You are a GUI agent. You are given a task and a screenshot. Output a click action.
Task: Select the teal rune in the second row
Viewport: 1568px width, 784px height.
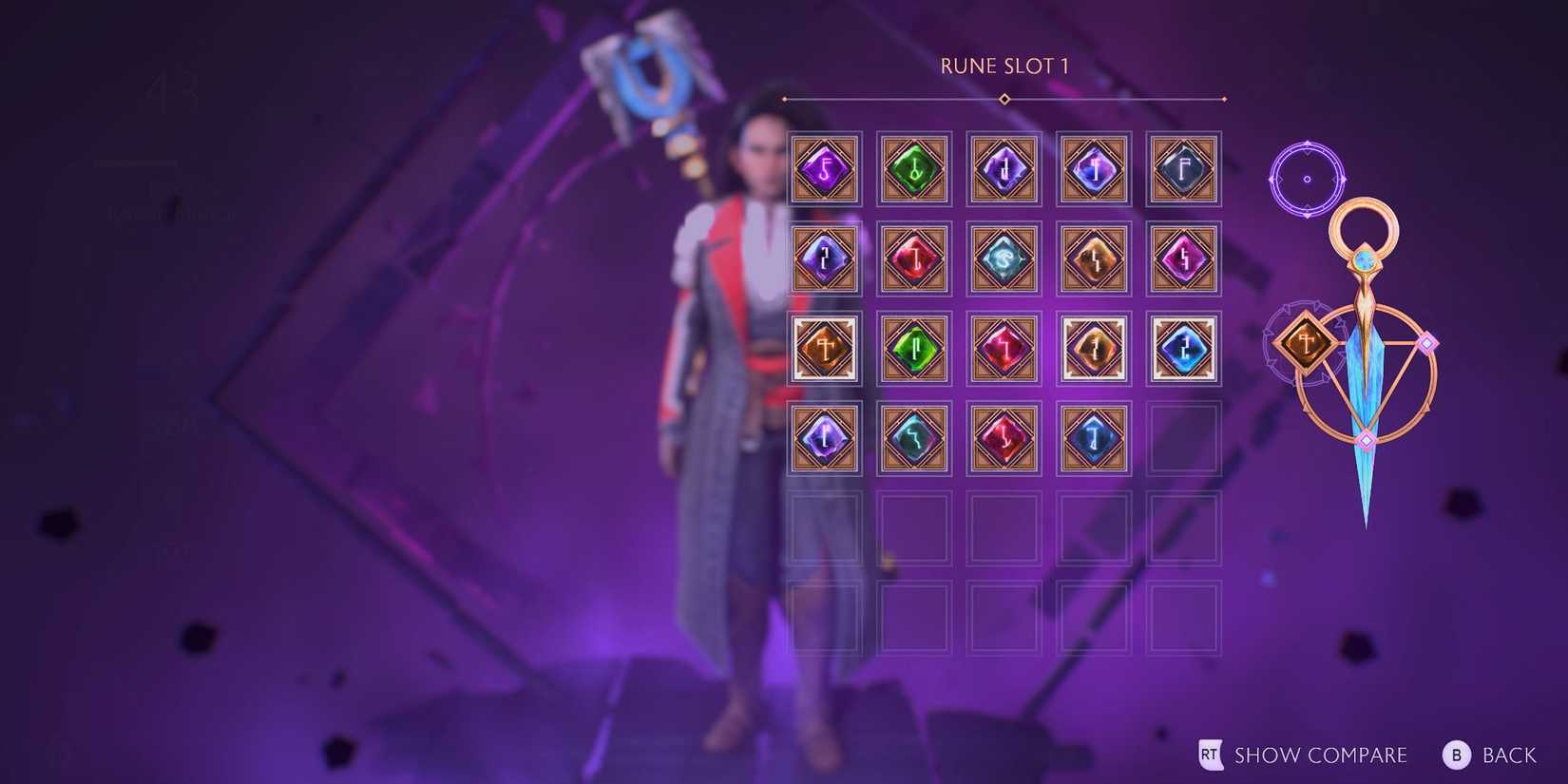click(x=1004, y=258)
